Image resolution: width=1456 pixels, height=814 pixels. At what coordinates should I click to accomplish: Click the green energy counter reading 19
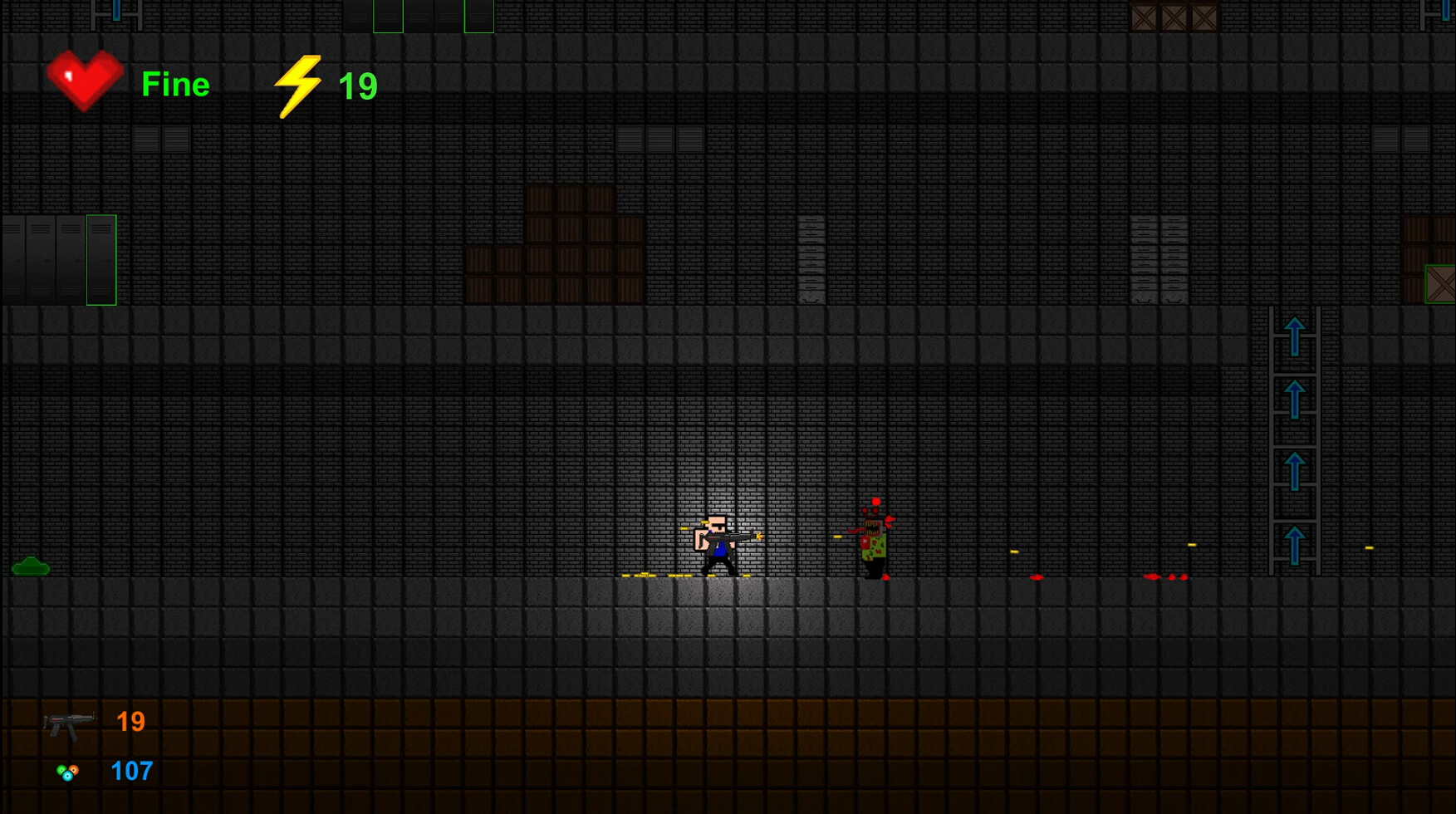[x=359, y=83]
